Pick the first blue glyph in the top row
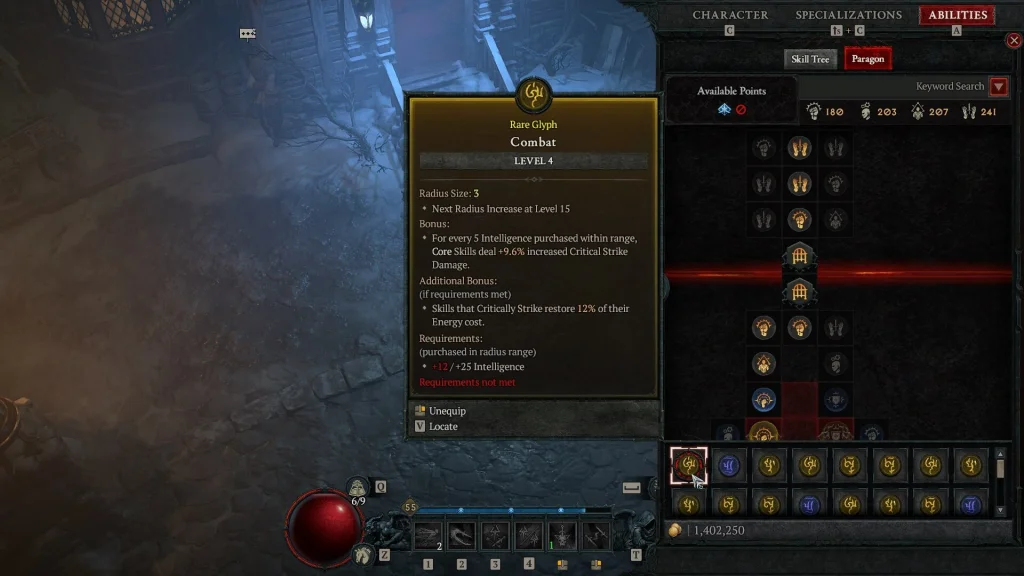The width and height of the screenshot is (1024, 576). point(729,464)
